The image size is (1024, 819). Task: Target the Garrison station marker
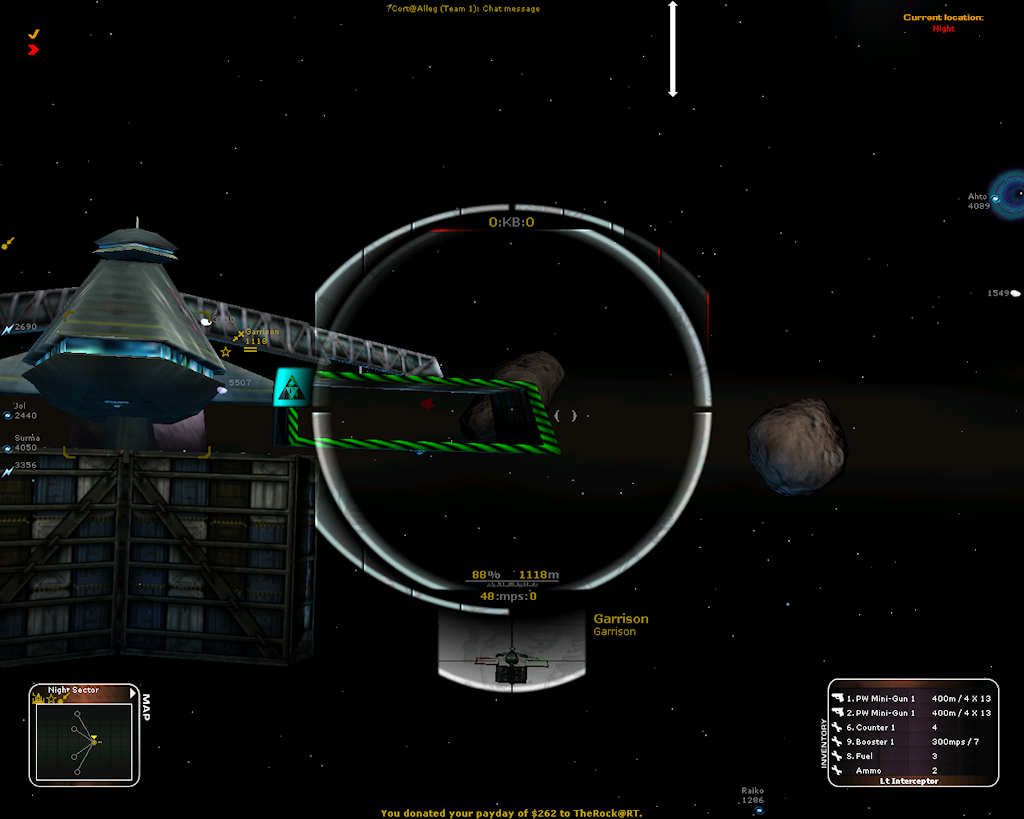pos(240,336)
